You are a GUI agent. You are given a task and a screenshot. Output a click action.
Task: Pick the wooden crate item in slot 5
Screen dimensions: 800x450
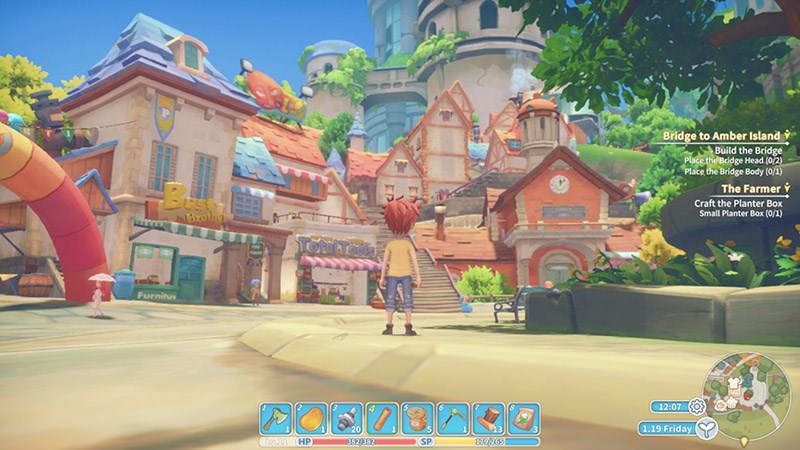[416, 418]
